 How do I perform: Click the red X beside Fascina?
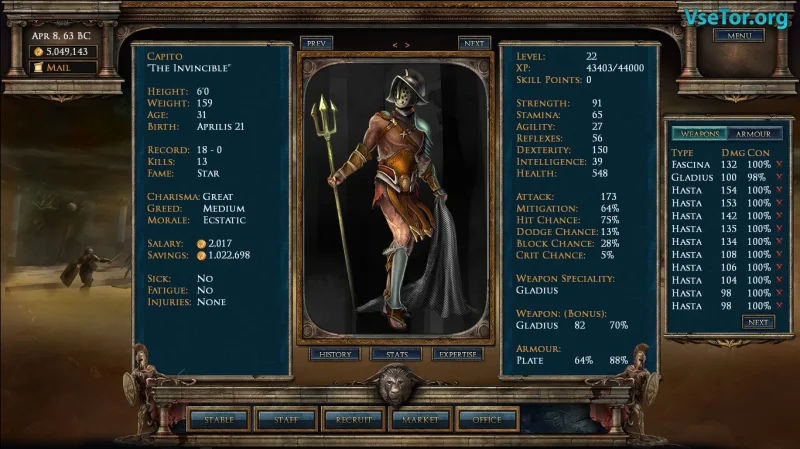(x=779, y=164)
